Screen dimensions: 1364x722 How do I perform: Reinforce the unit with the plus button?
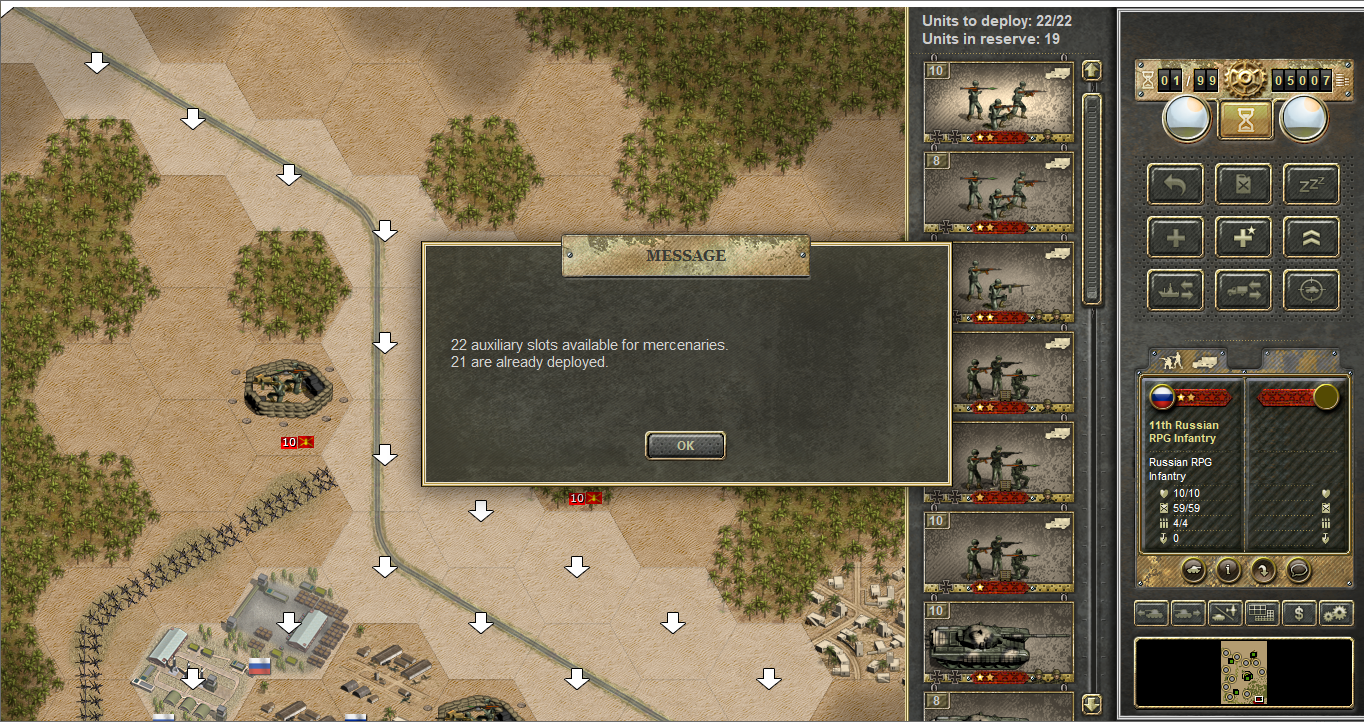[1175, 238]
